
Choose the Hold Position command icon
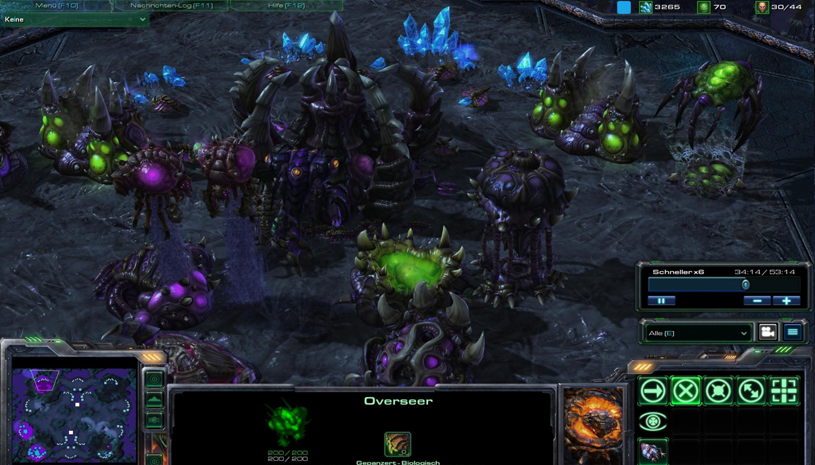point(718,391)
